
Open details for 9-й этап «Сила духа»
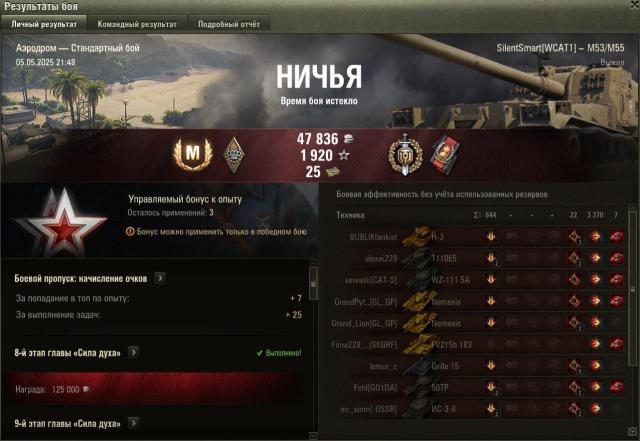click(132, 423)
